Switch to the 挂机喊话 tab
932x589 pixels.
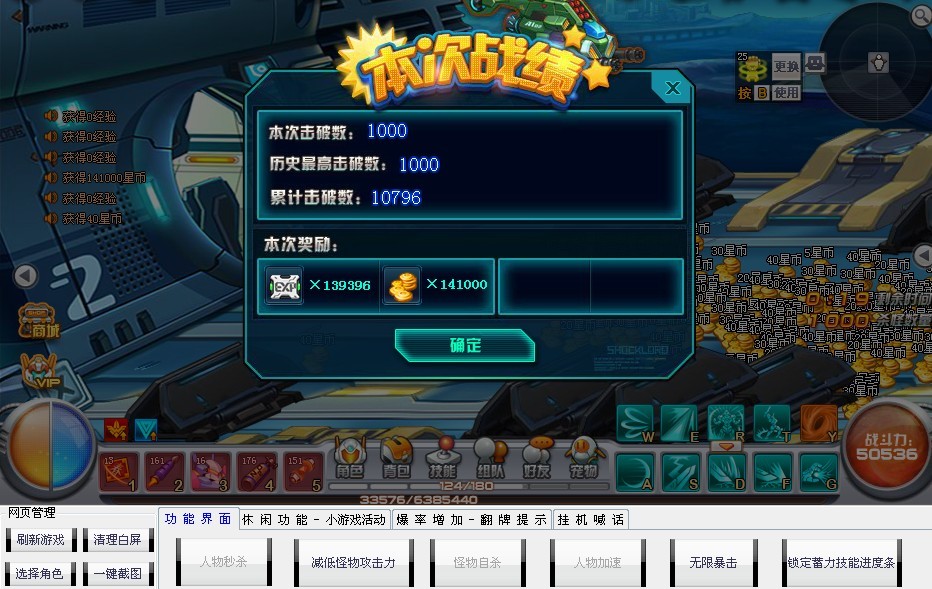(x=591, y=519)
